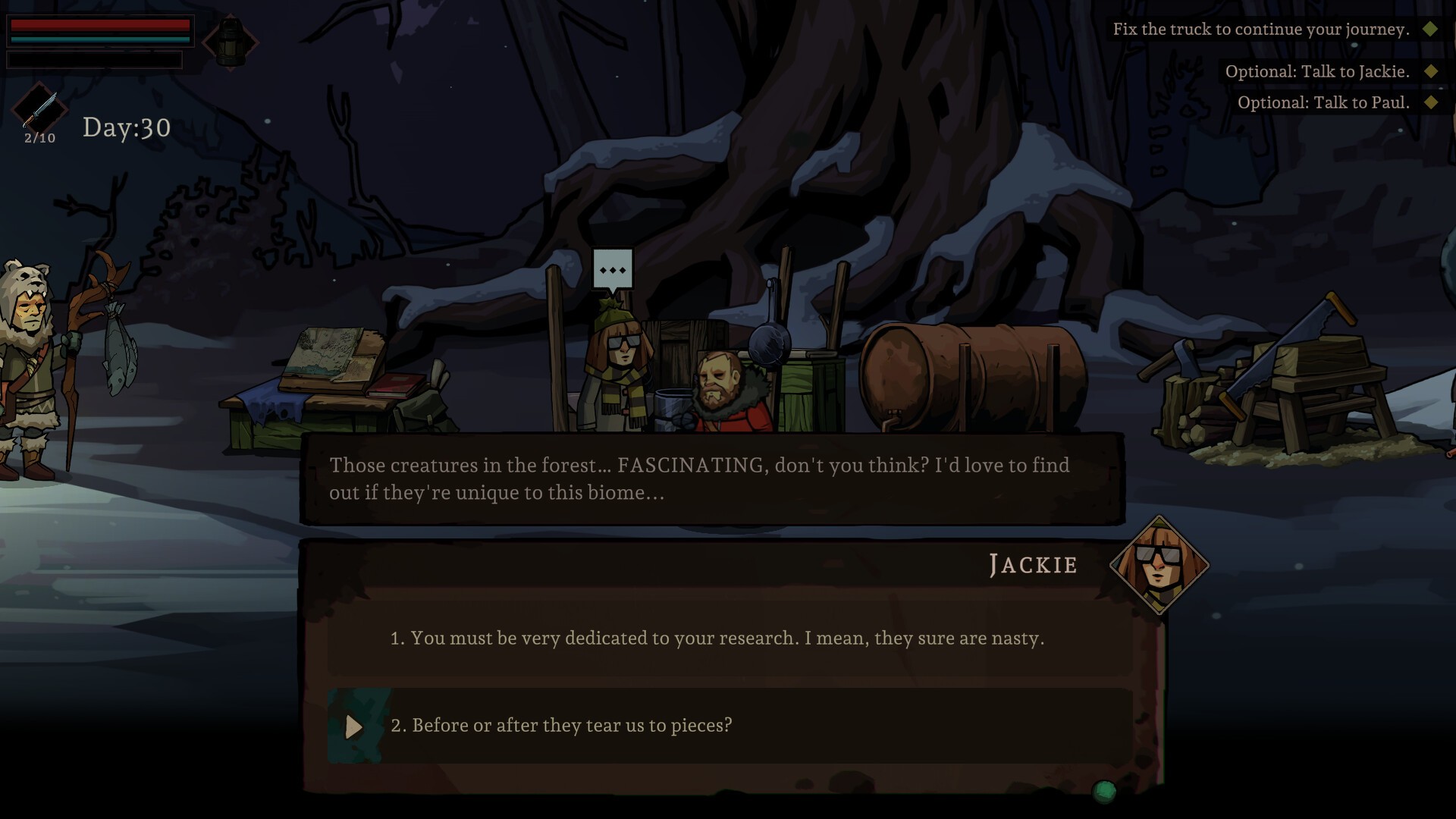Select the "Talk to Jackie" optional objective
This screenshot has height=819, width=1456.
pos(1317,72)
